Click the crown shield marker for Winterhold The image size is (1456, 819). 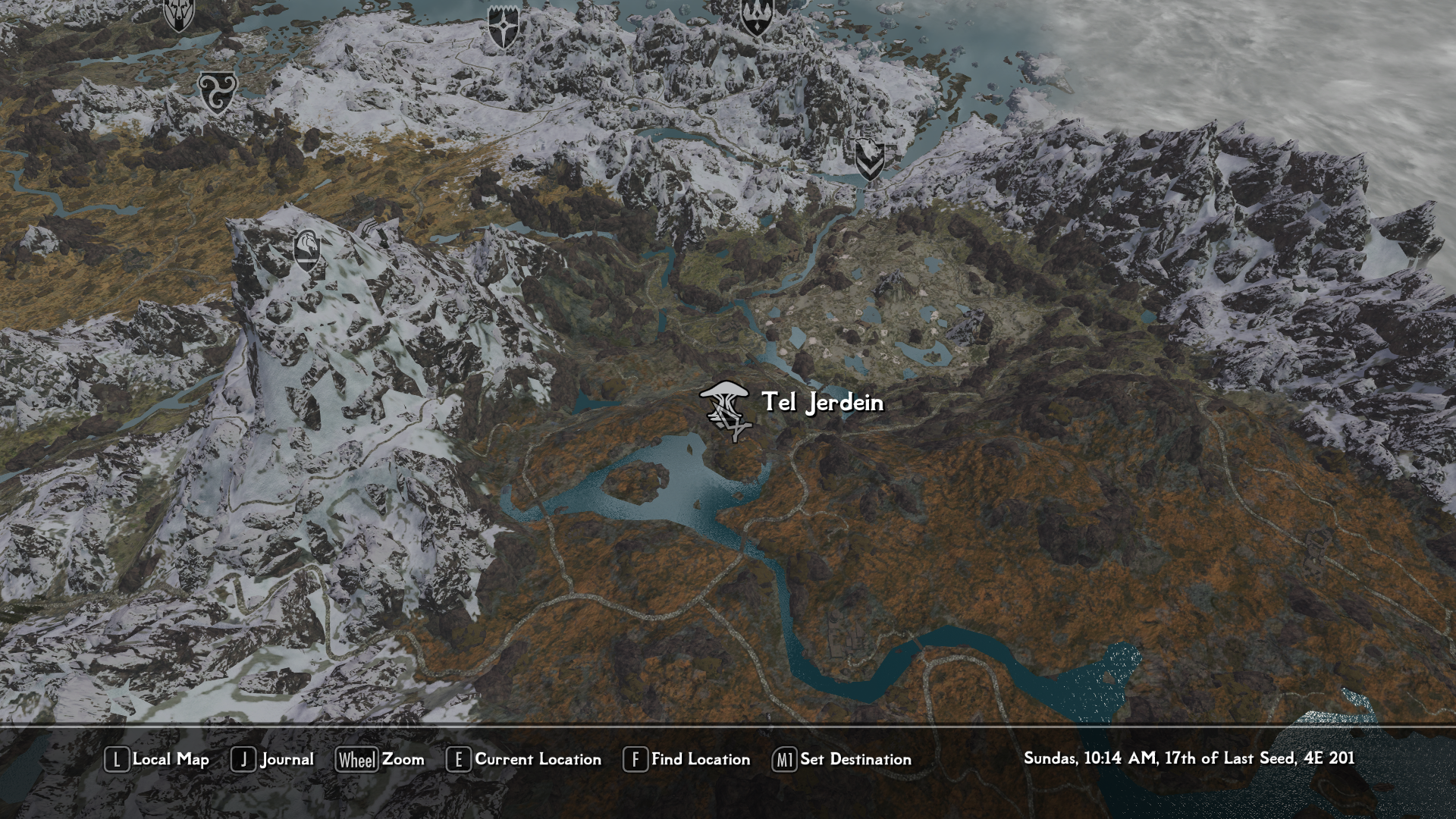[755, 17]
